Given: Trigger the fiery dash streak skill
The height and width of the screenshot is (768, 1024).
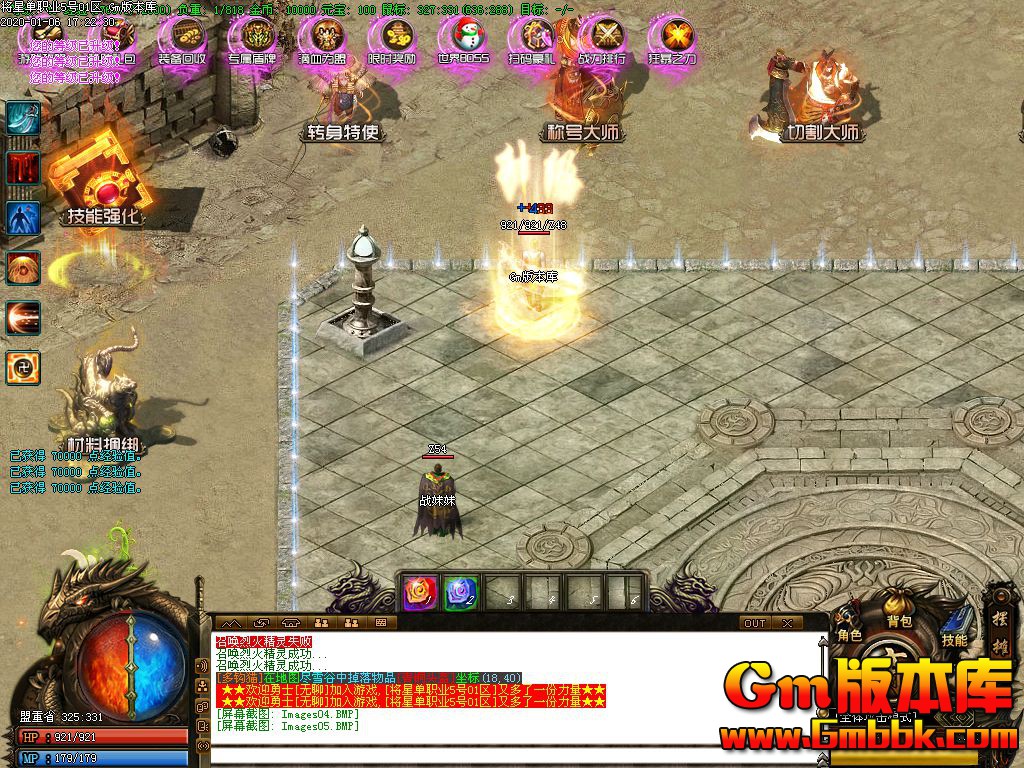Looking at the screenshot, I should (23, 318).
